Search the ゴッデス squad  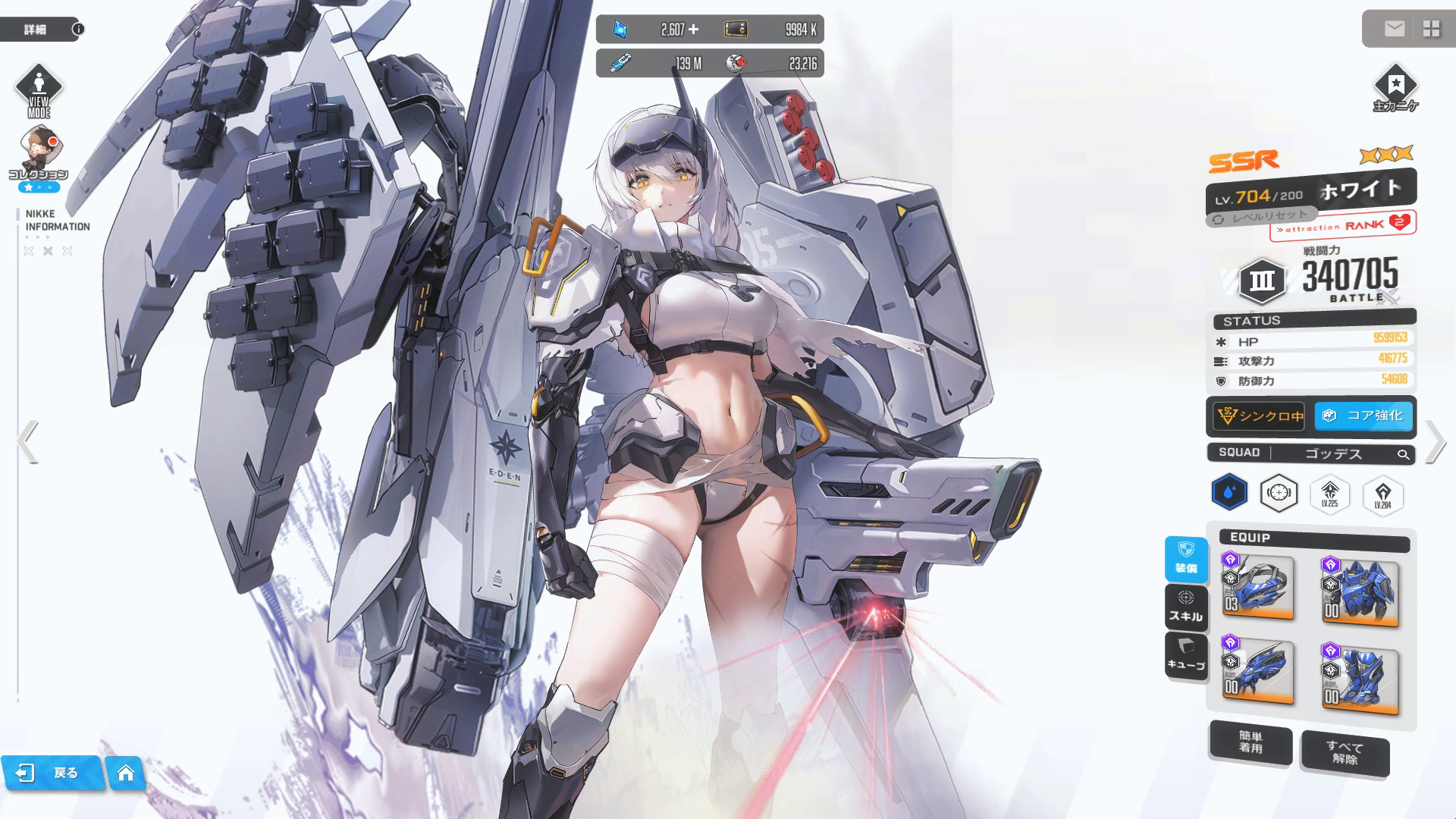pos(1403,454)
